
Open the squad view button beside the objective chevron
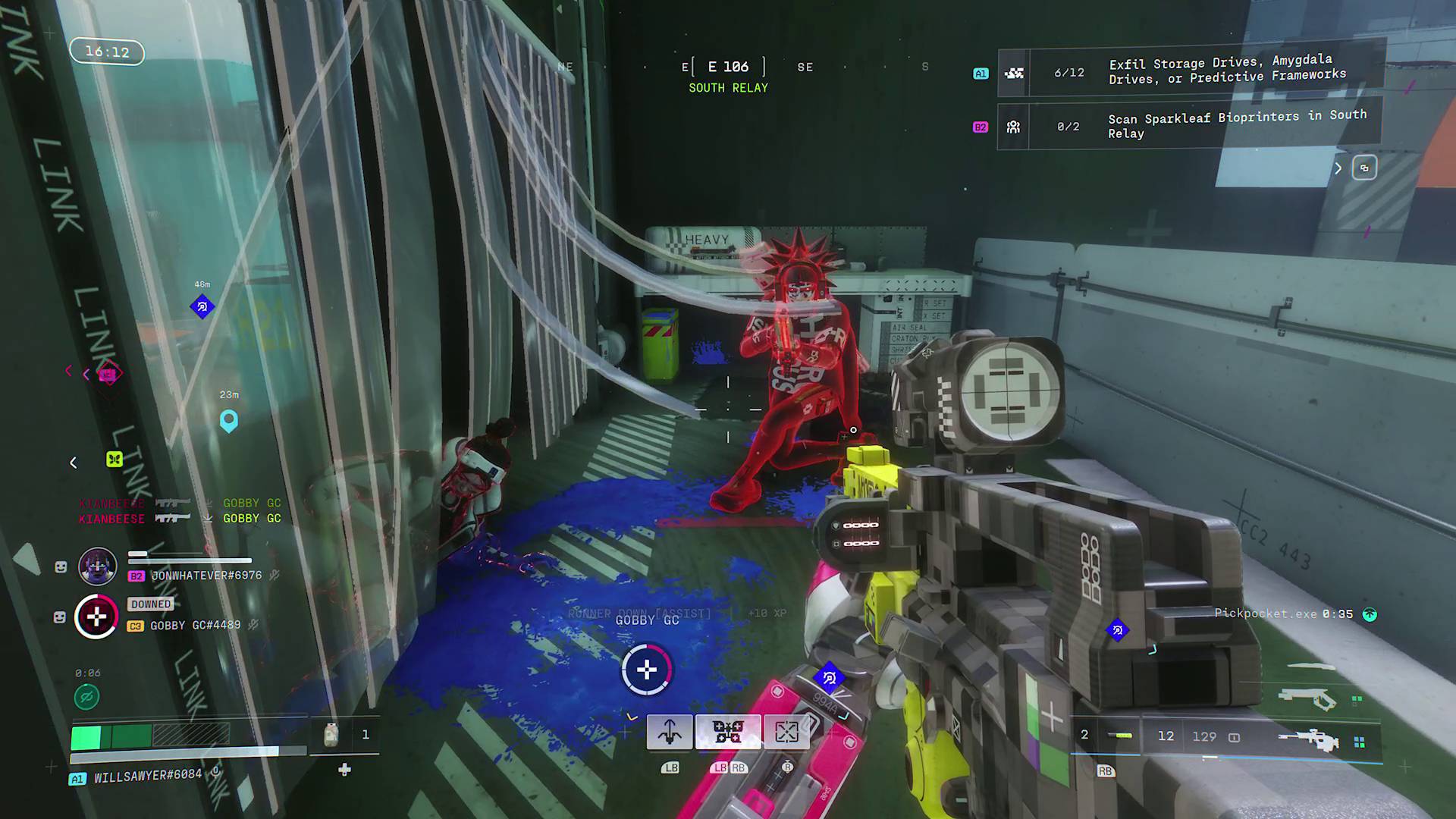[1364, 168]
